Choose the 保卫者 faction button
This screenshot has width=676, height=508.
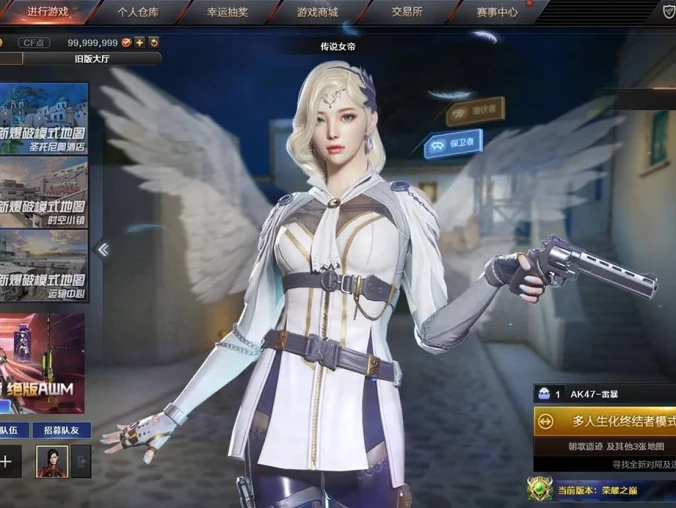click(x=453, y=144)
